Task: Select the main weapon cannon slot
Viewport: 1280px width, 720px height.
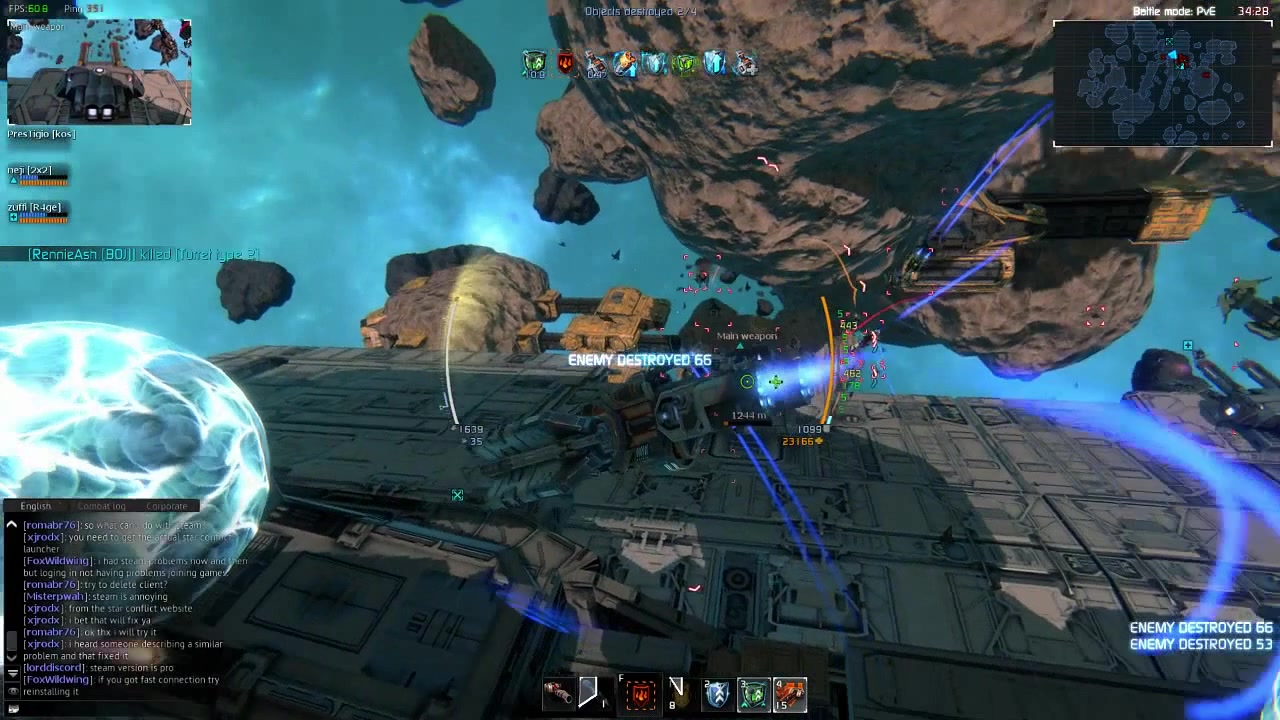Action: pyautogui.click(x=558, y=692)
